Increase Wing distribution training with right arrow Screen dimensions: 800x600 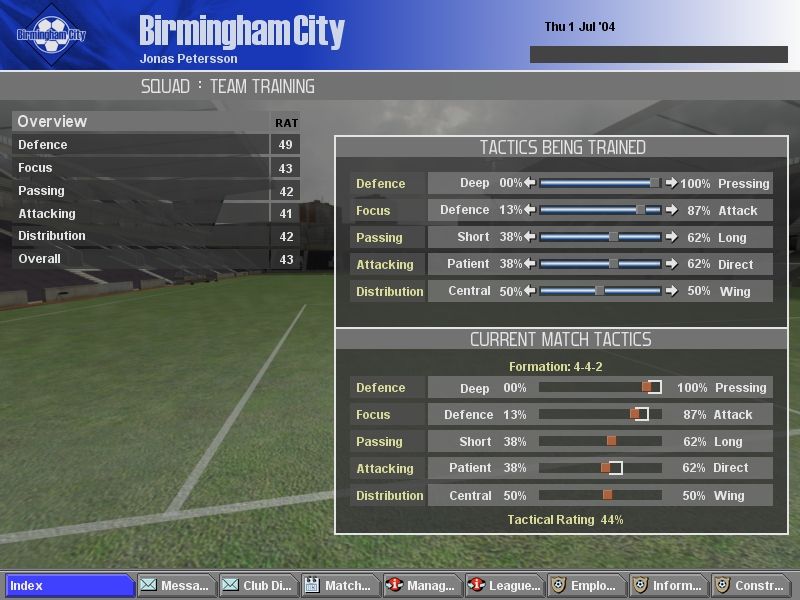671,292
